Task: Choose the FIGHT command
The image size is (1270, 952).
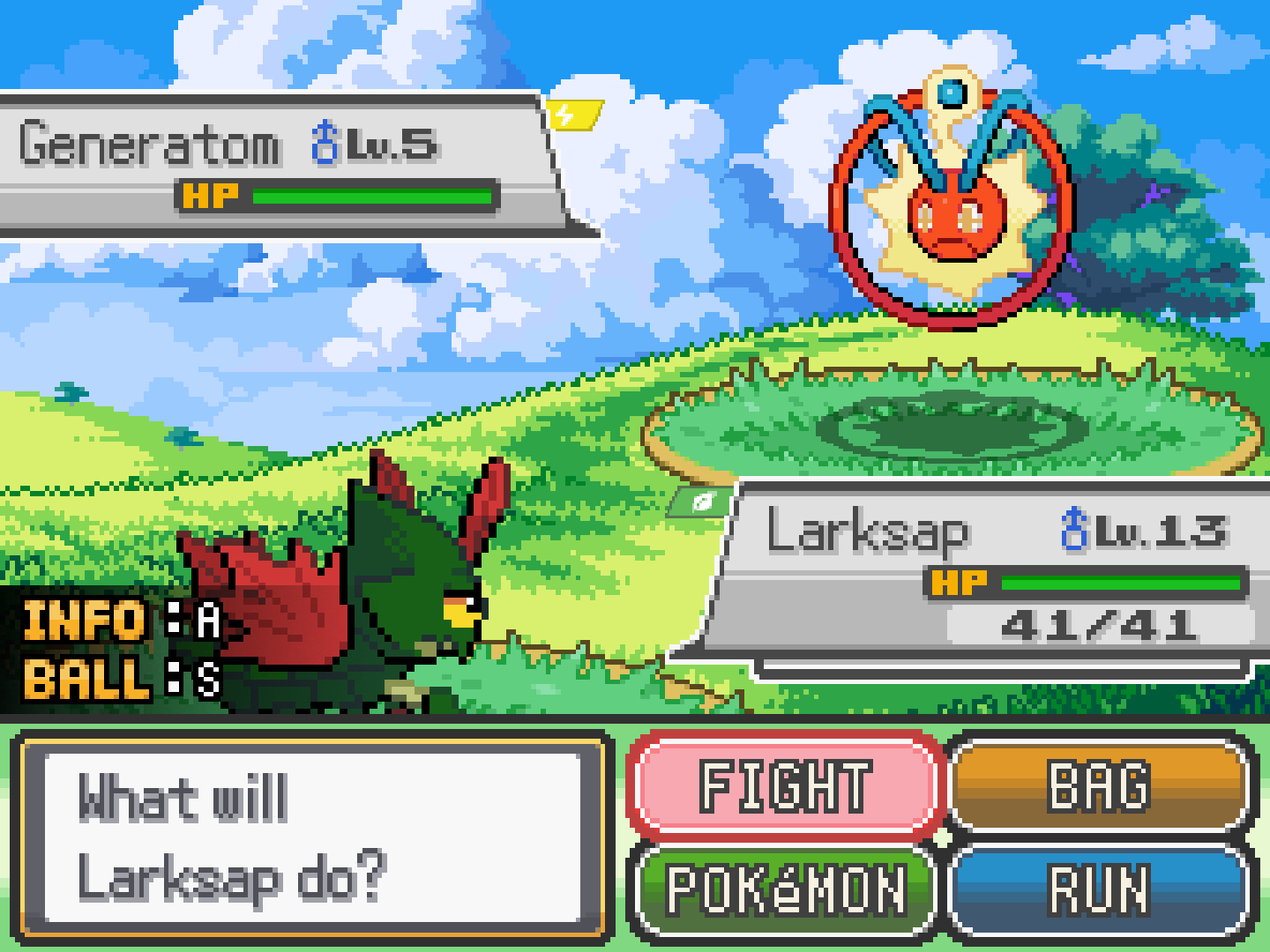Action: click(784, 785)
